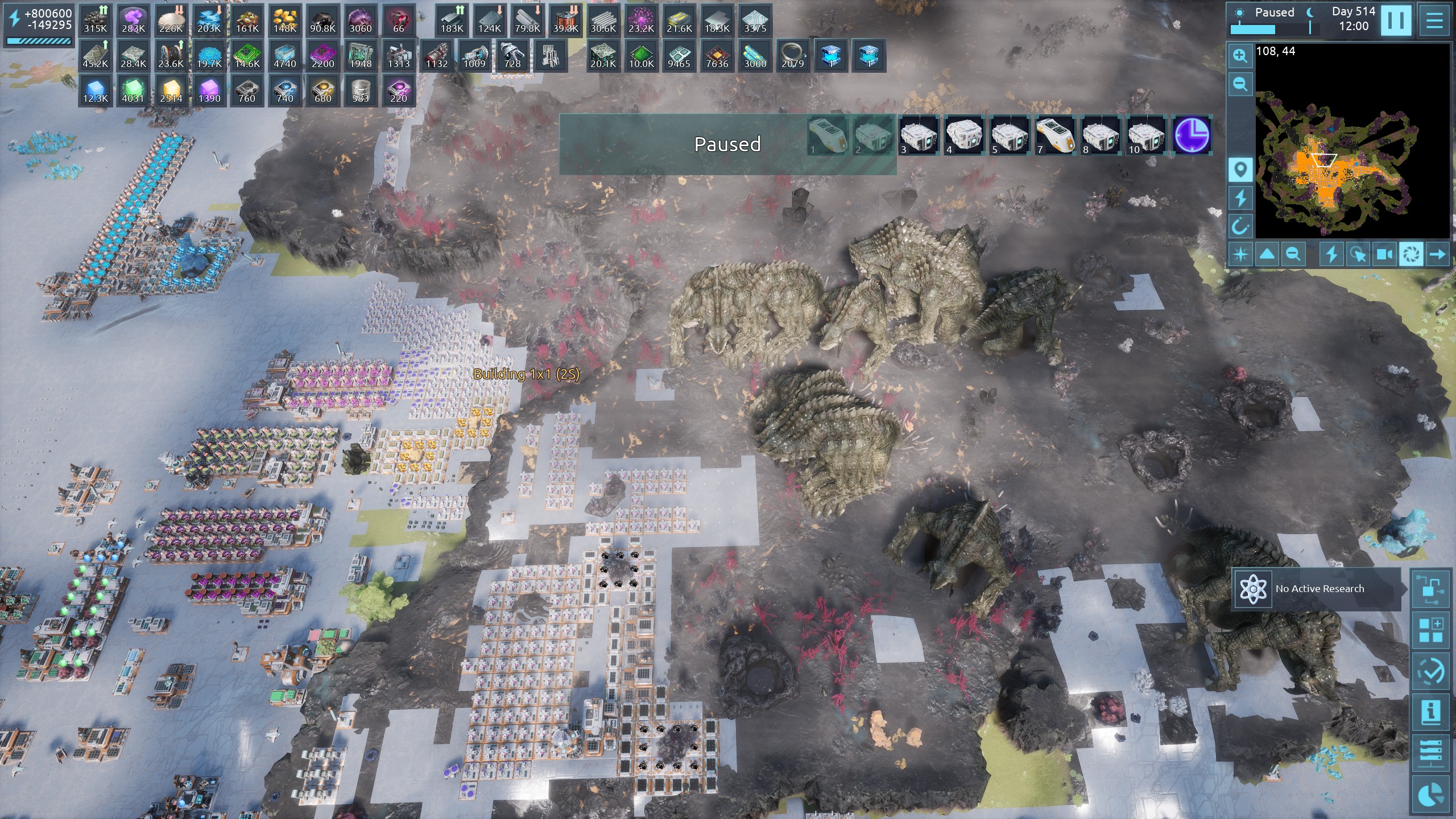
Task: Open the info book codex button
Action: pos(1431,713)
